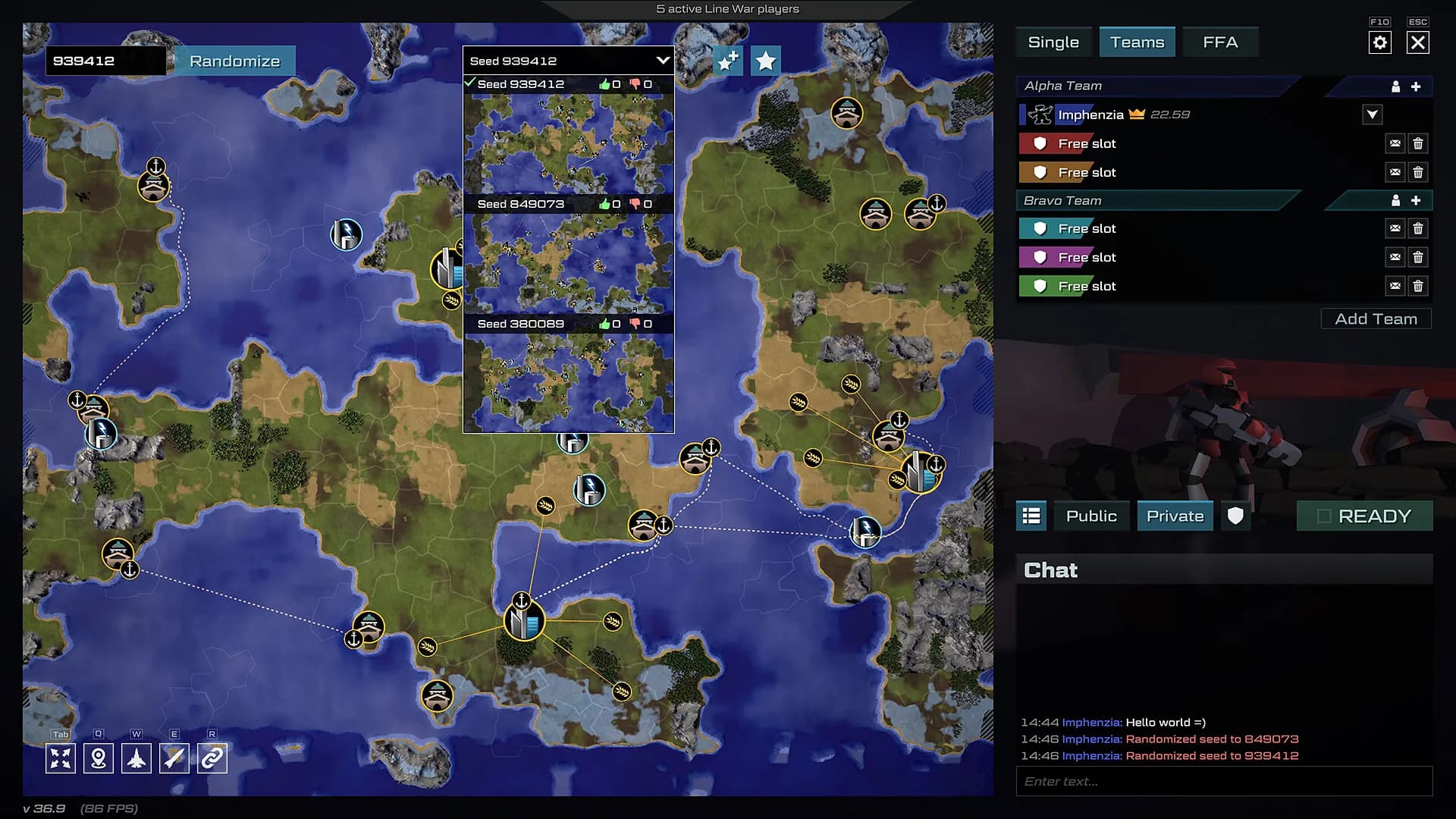This screenshot has width=1456, height=819.
Task: Expand Imphenzia's player options arrow
Action: tap(1373, 115)
